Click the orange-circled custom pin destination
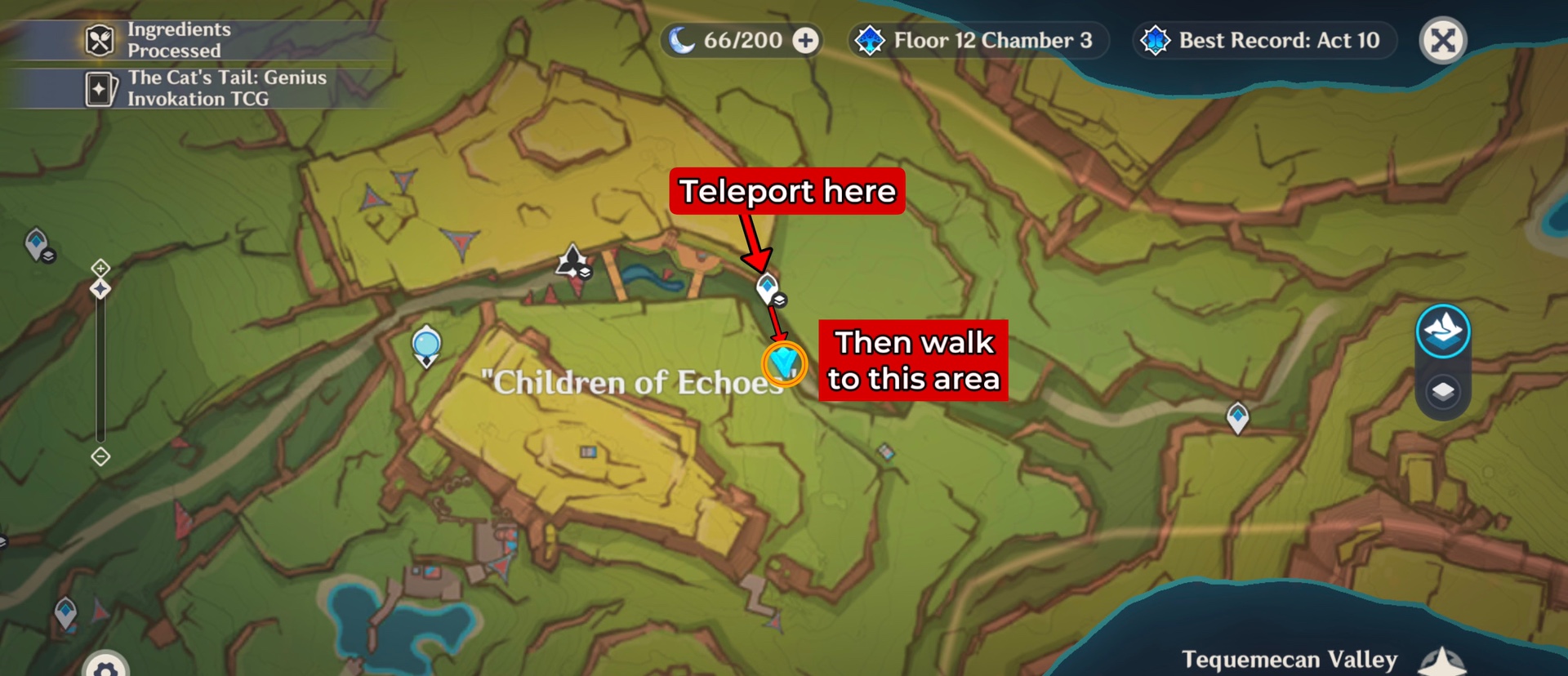 [783, 362]
